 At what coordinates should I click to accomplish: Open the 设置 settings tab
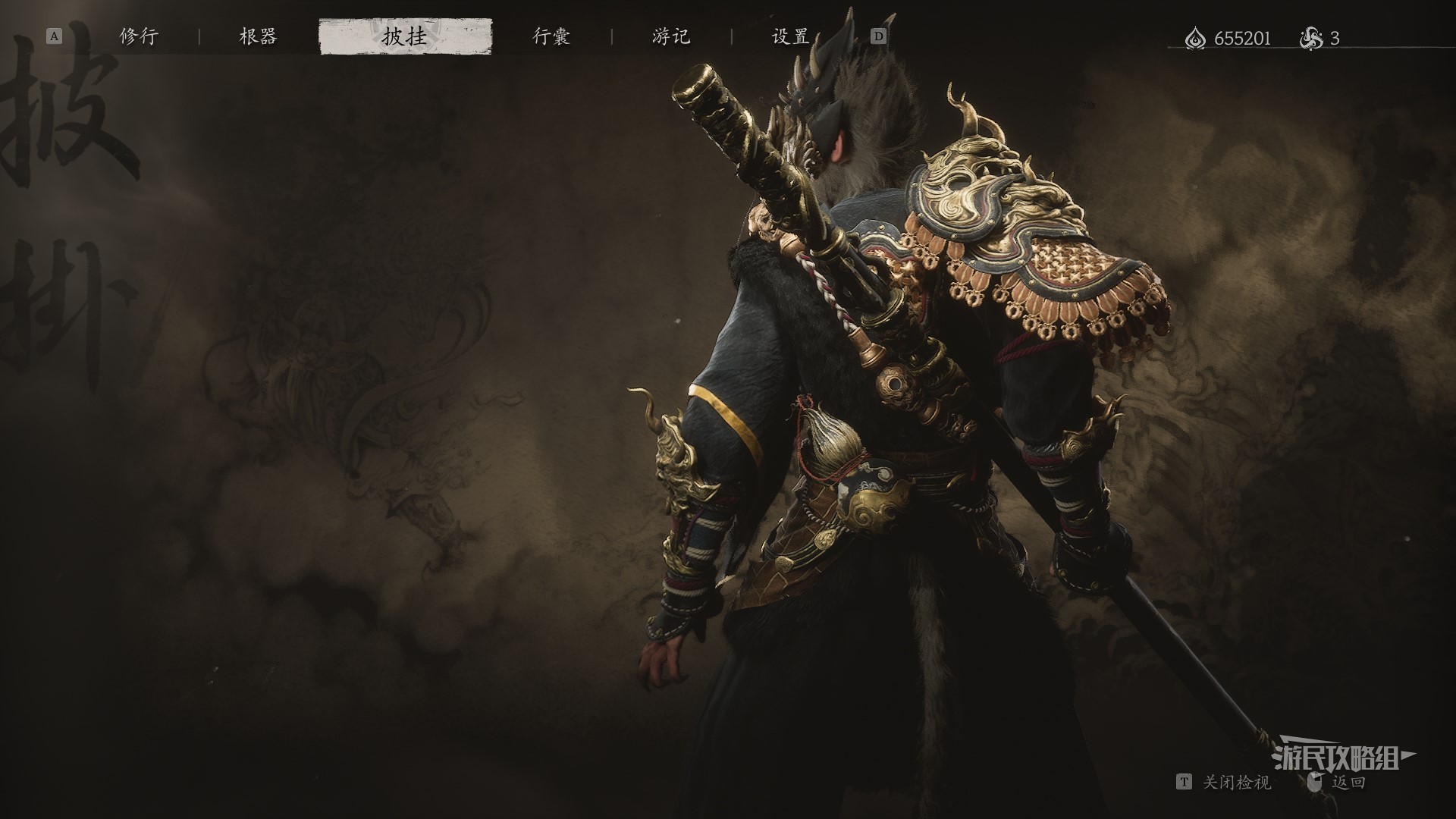791,36
